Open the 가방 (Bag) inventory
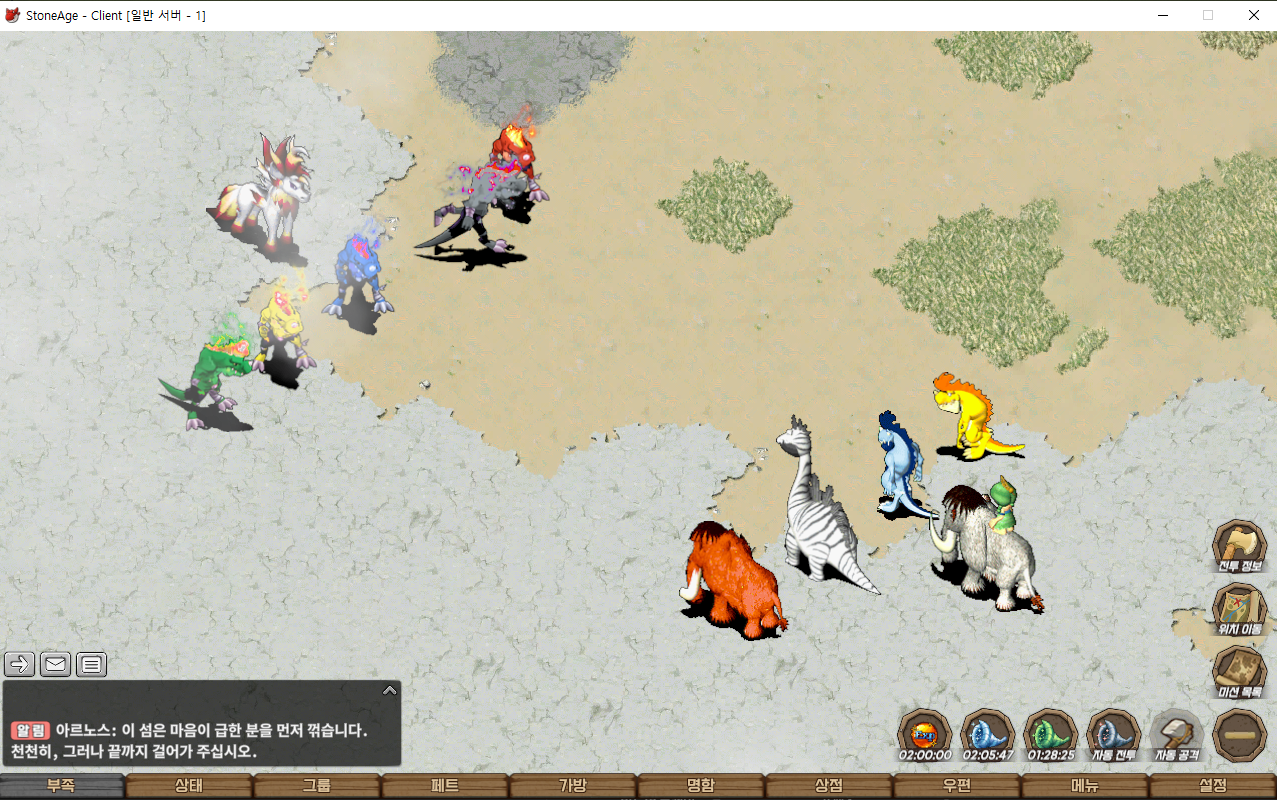The width and height of the screenshot is (1277, 800). 573,786
